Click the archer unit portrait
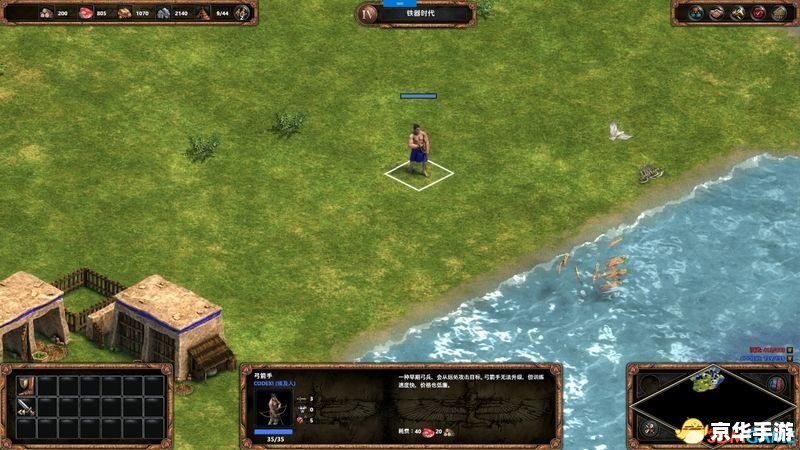Screen dimensions: 800x450 tap(272, 408)
